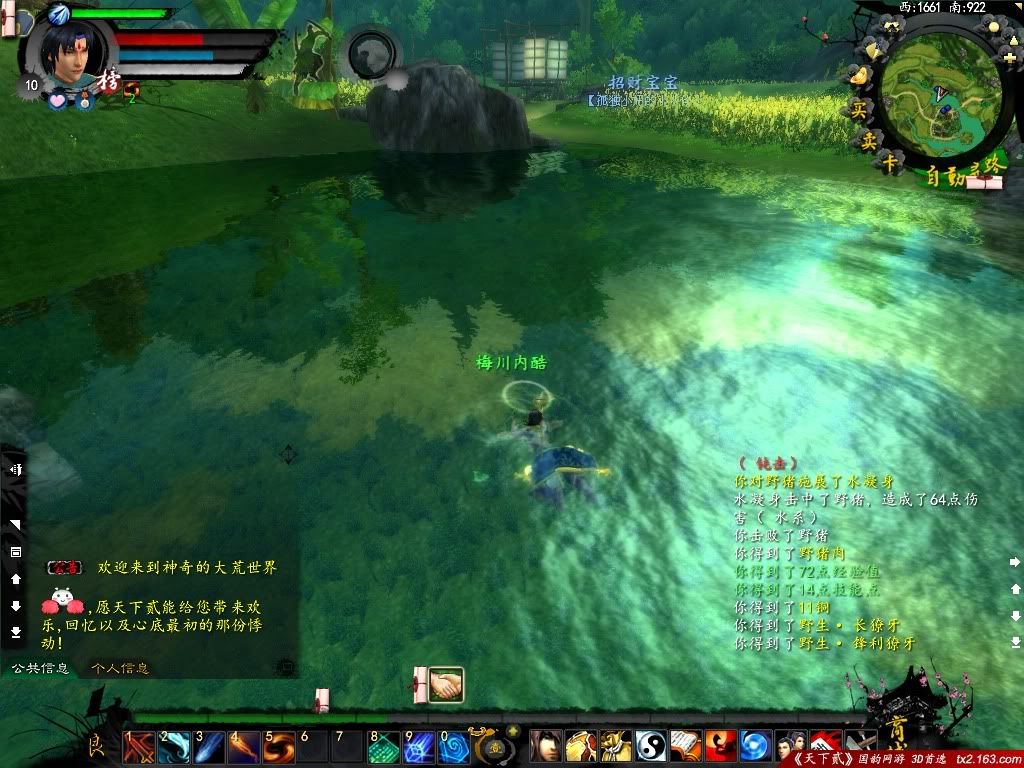This screenshot has width=1024, height=768.
Task: Use the green grid skill in slot 8
Action: click(384, 747)
